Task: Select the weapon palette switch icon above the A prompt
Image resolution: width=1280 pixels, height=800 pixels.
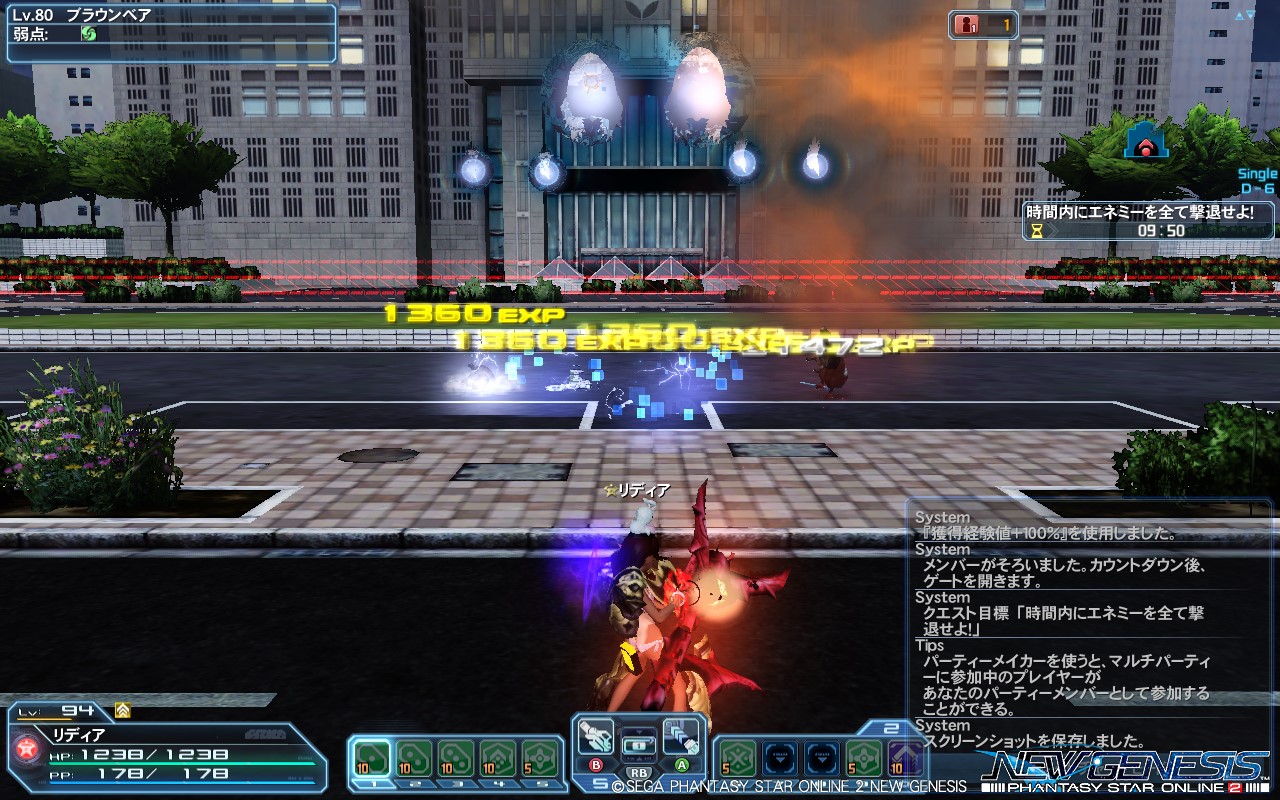Action: (x=680, y=738)
